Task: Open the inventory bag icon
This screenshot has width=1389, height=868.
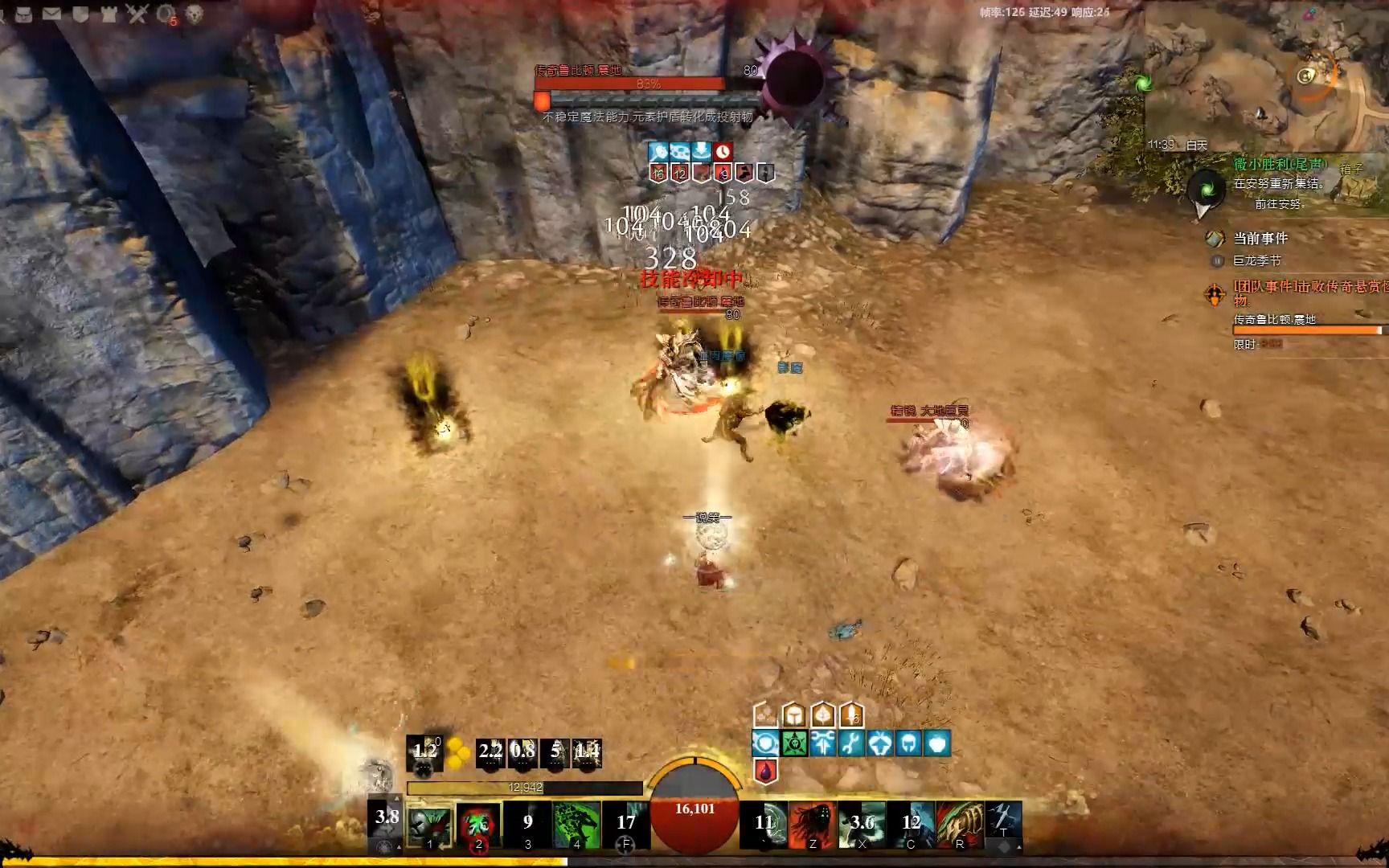Action: 23,13
